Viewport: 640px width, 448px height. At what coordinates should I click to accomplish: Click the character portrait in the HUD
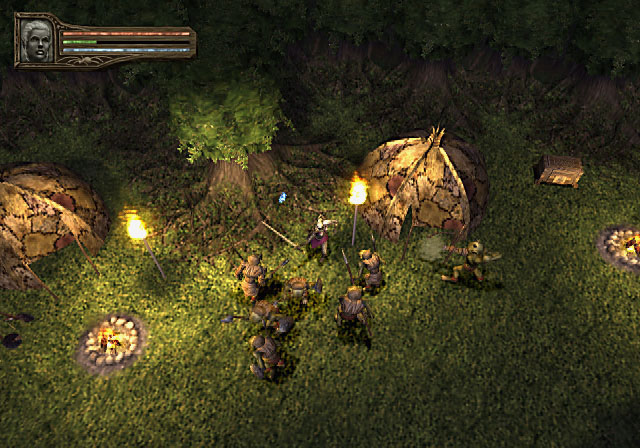(37, 40)
